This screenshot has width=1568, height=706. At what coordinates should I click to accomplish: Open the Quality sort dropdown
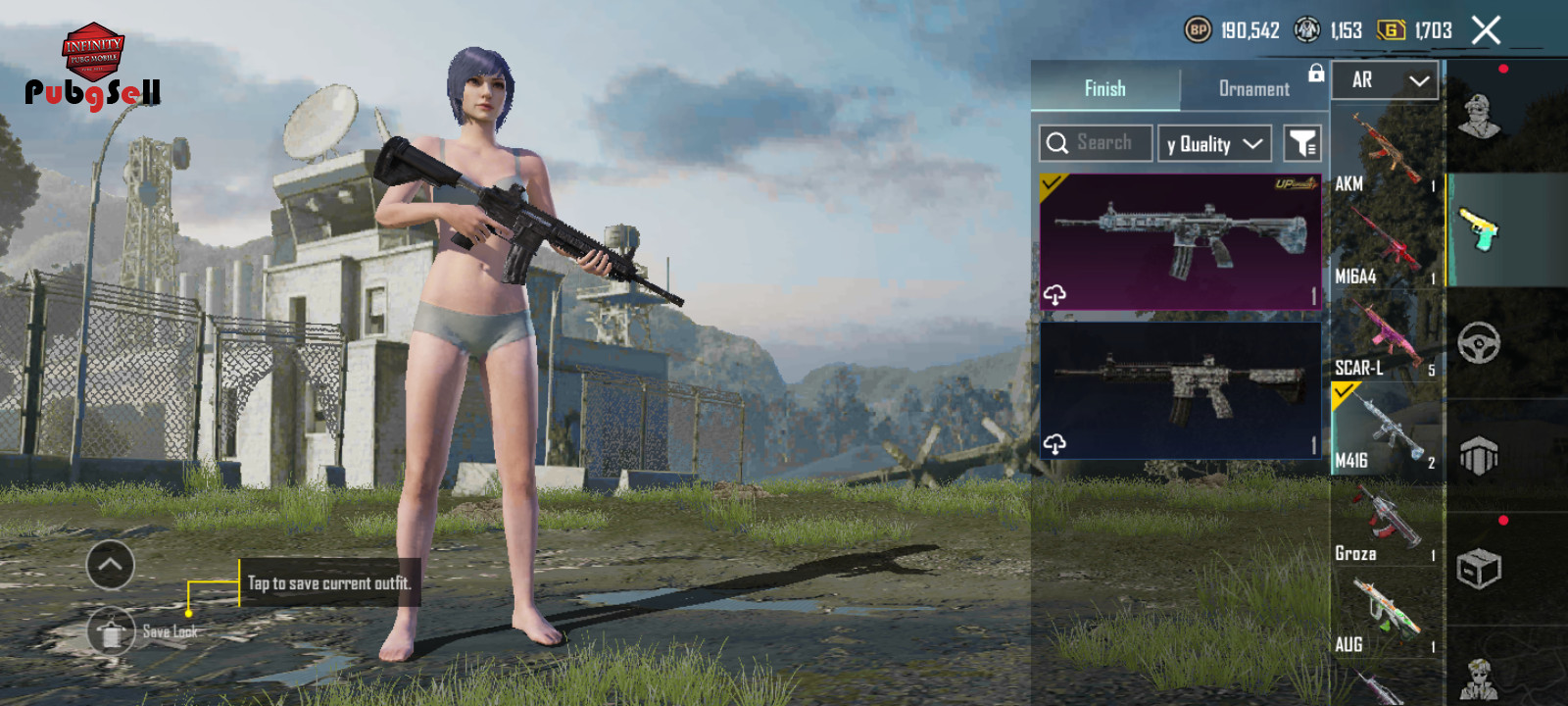(1214, 144)
